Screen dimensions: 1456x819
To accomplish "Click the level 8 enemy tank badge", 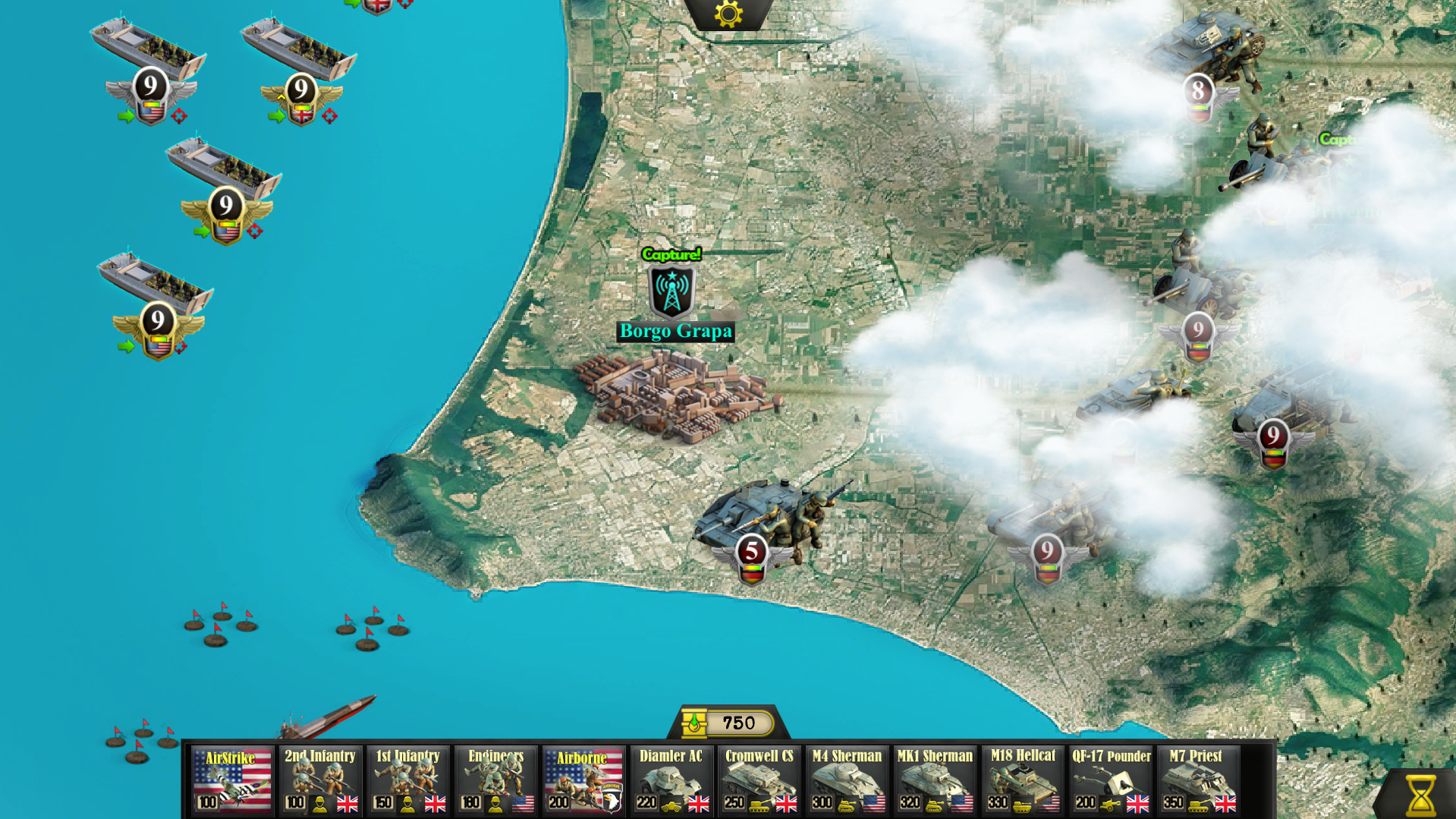I will click(x=1197, y=91).
